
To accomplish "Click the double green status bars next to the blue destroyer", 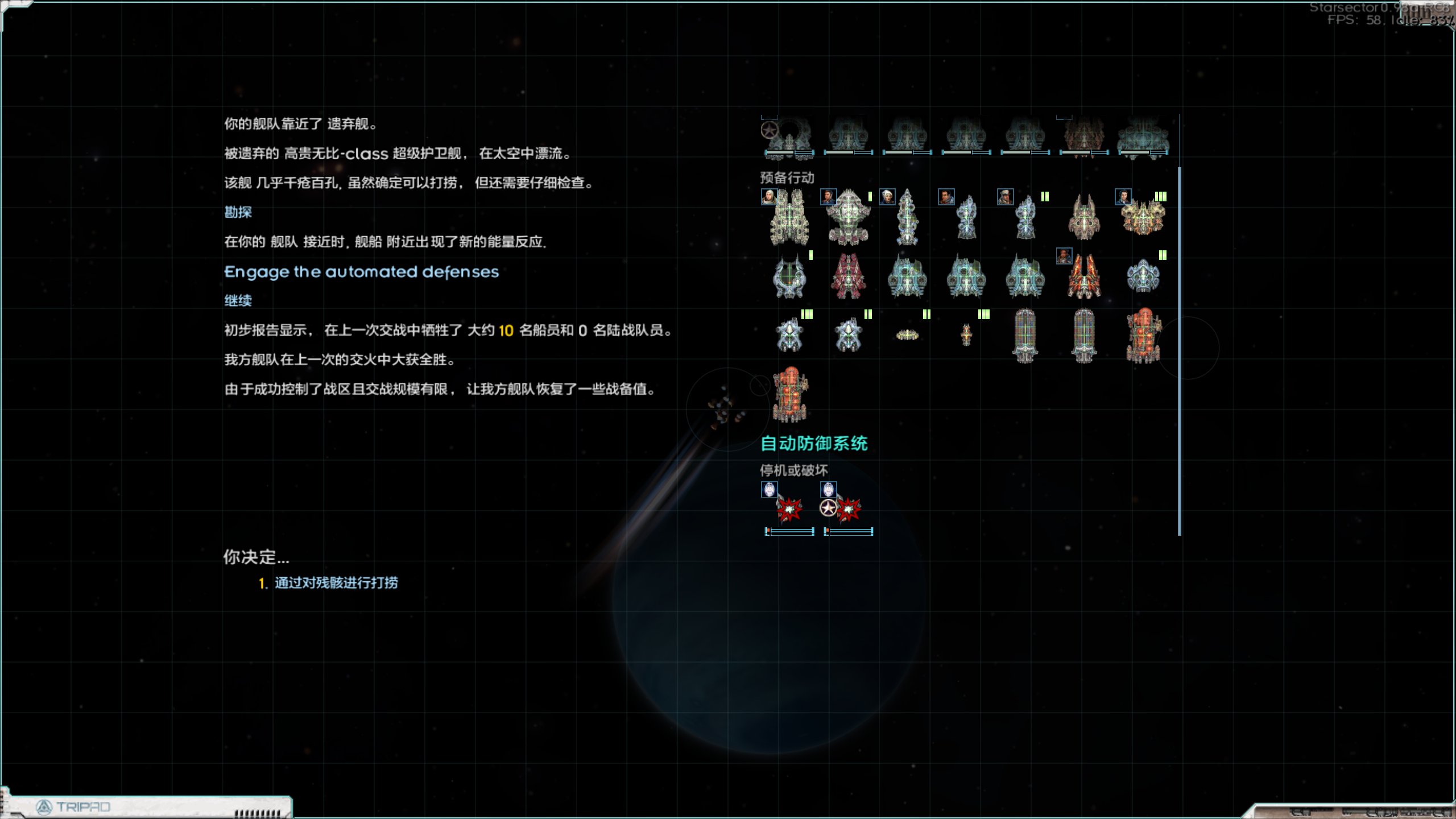I will (1045, 195).
